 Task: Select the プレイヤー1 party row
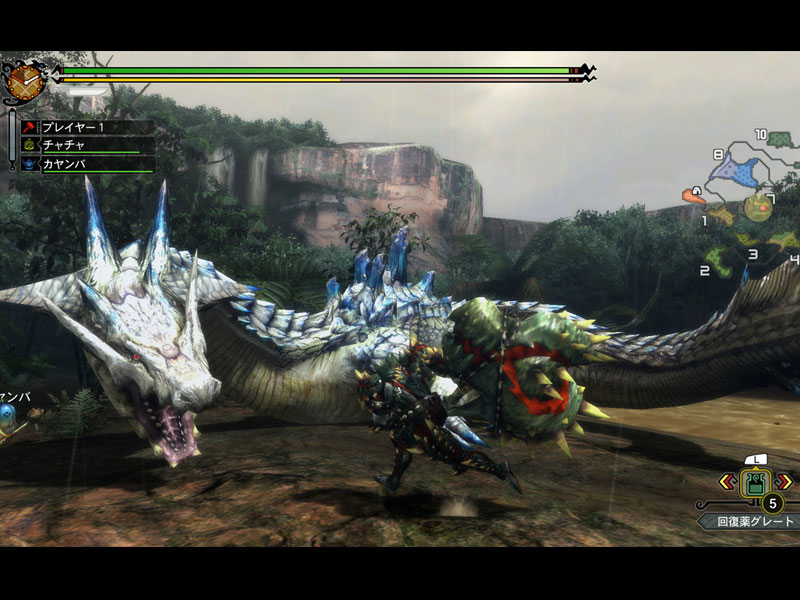[88, 128]
